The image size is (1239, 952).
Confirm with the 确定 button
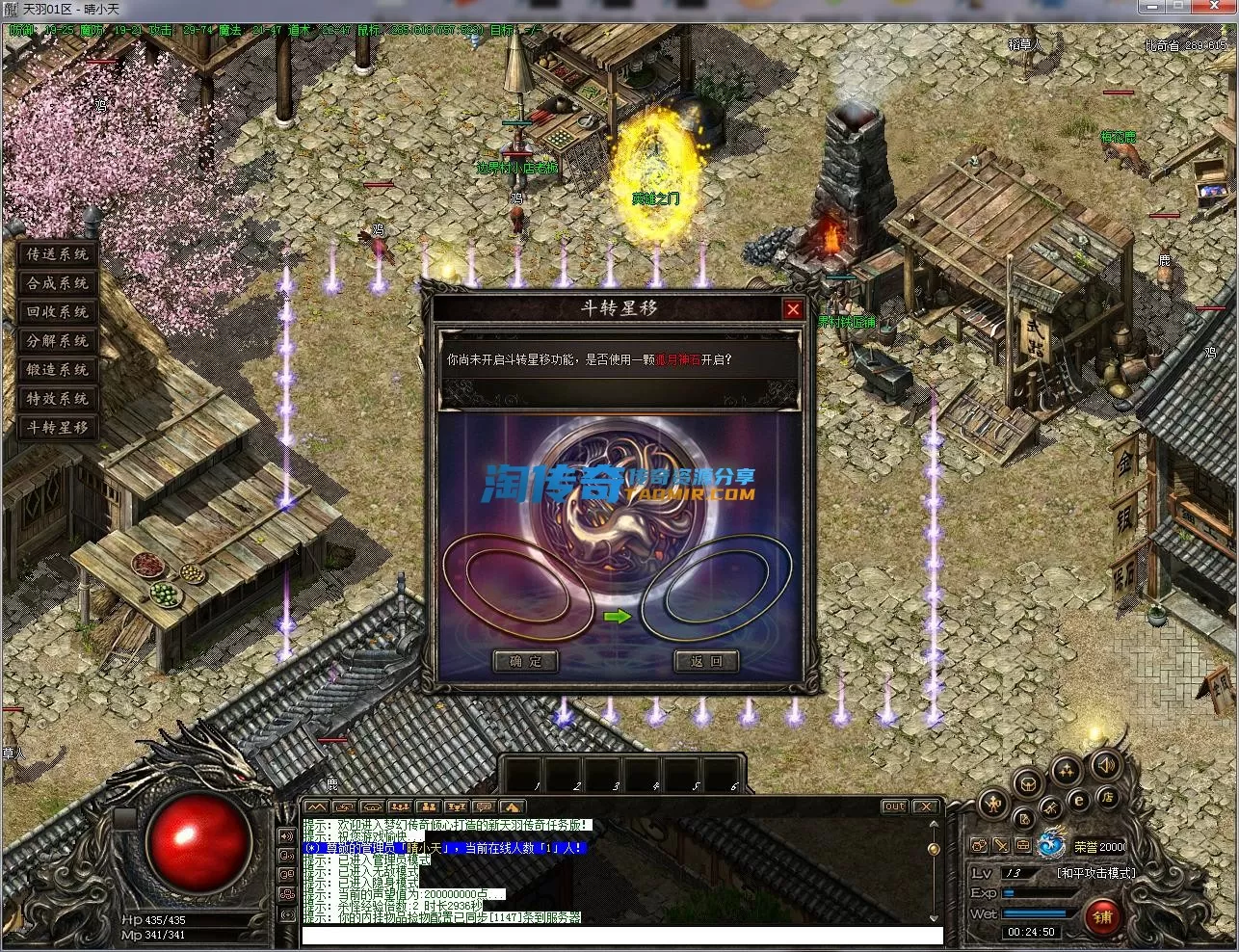point(526,661)
